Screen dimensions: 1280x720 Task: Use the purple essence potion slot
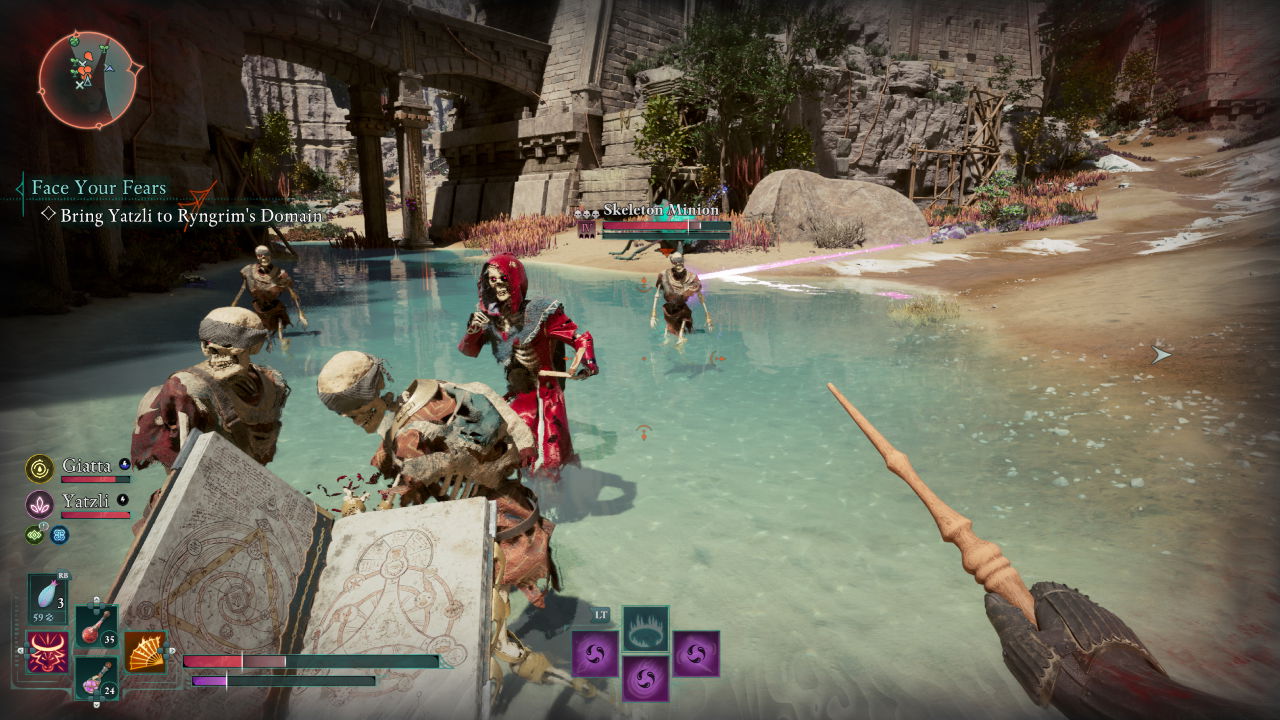(96, 678)
